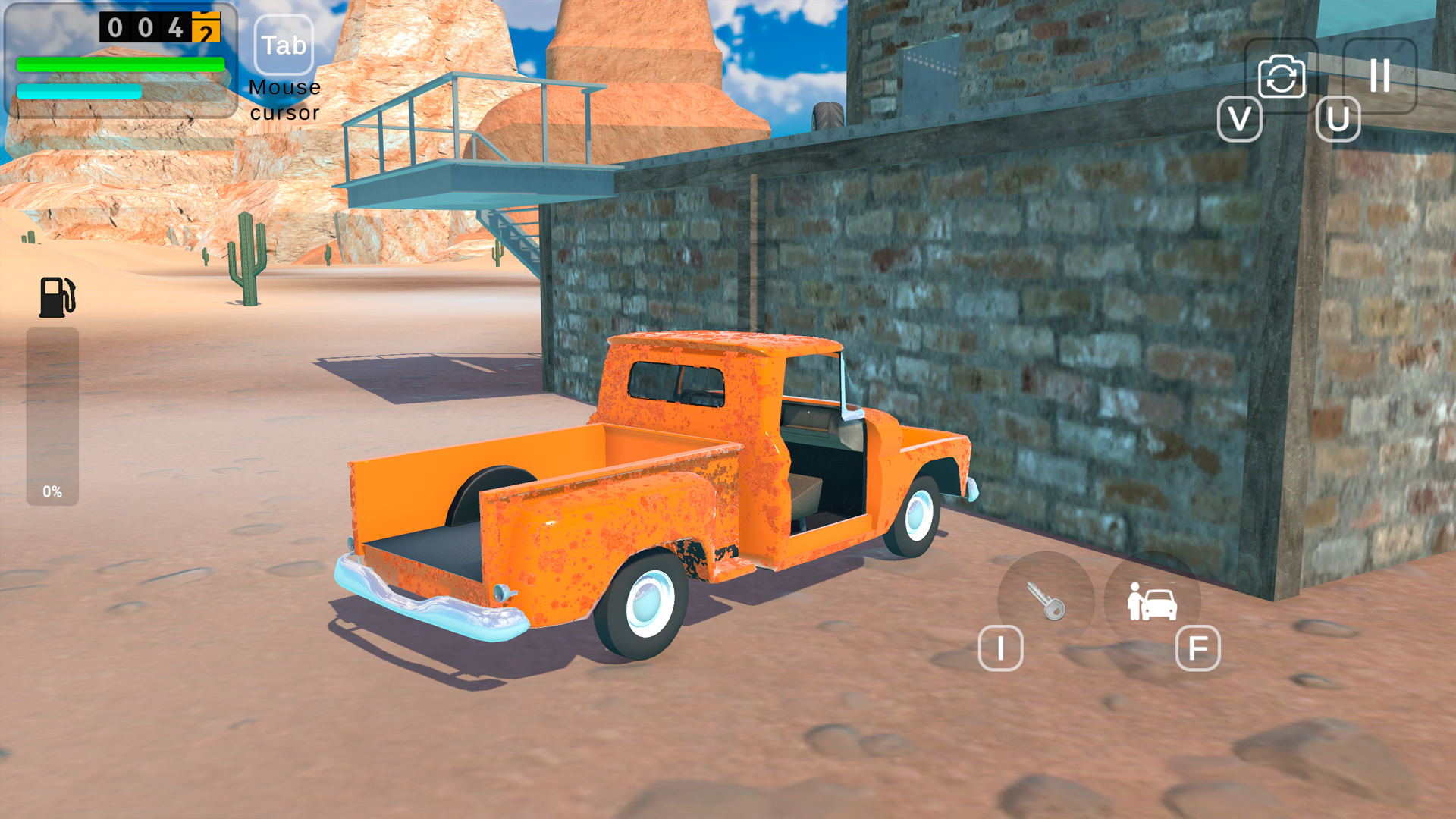Screen dimensions: 1456x819
Task: Click the odometer showing 004
Action: 144,29
